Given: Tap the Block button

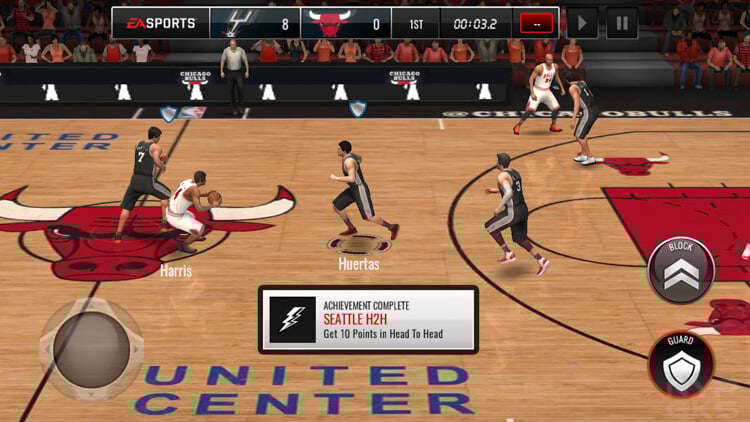Looking at the screenshot, I should click(x=681, y=269).
